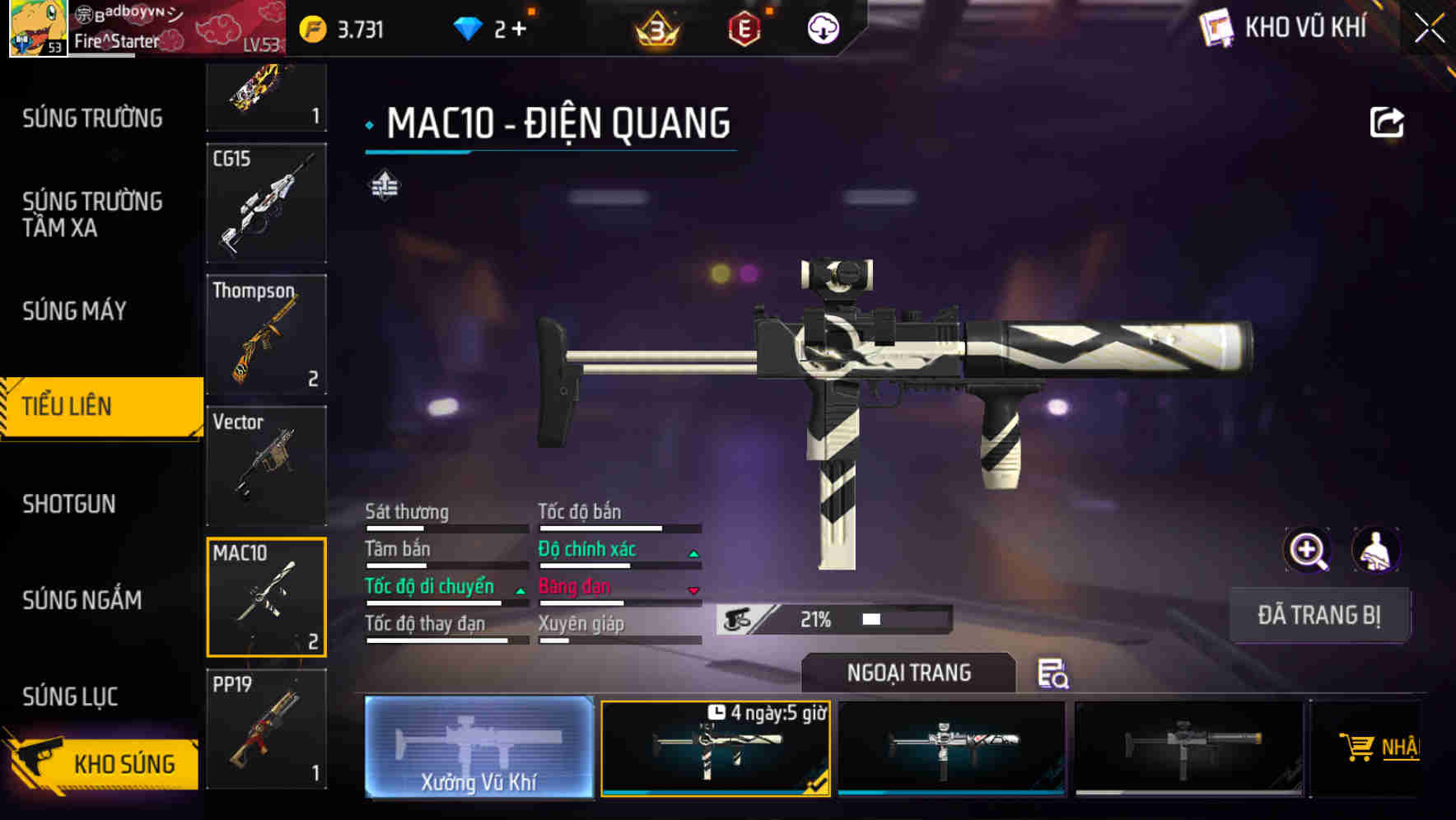The image size is (1456, 820).
Task: Select the CG15 weapon tile
Action: [266, 203]
